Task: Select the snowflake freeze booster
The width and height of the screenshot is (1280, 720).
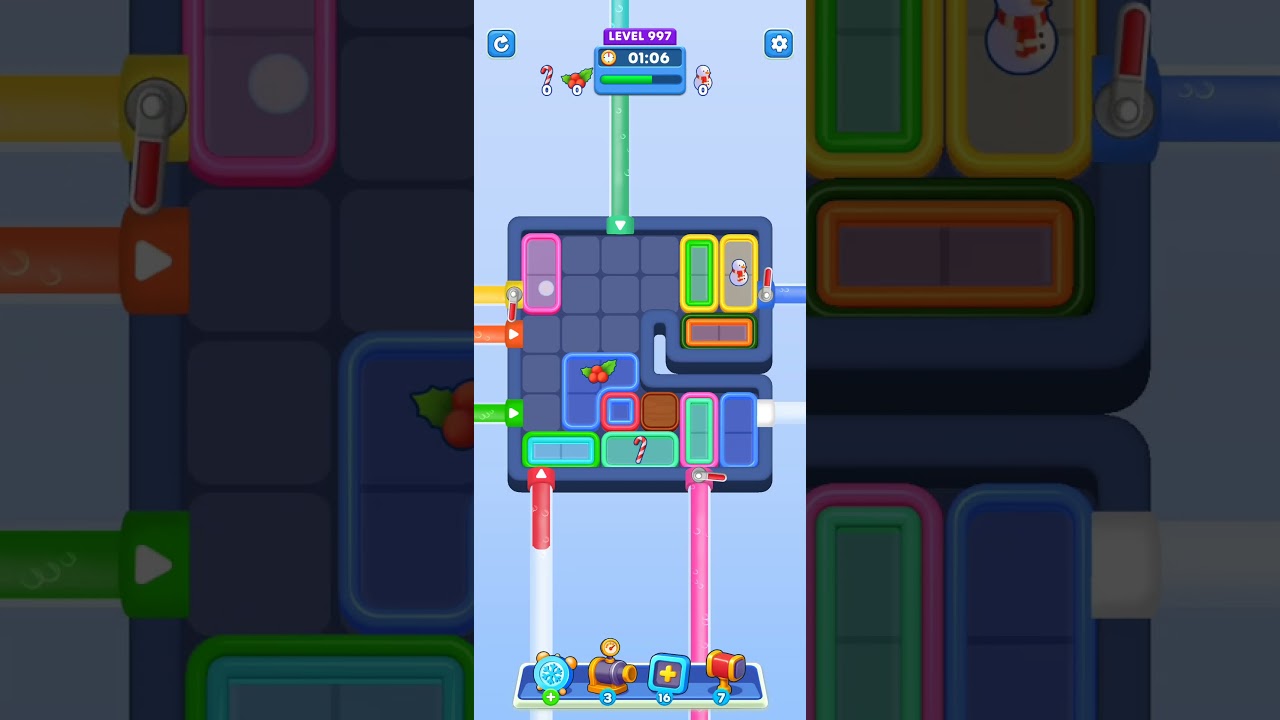Action: tap(550, 675)
